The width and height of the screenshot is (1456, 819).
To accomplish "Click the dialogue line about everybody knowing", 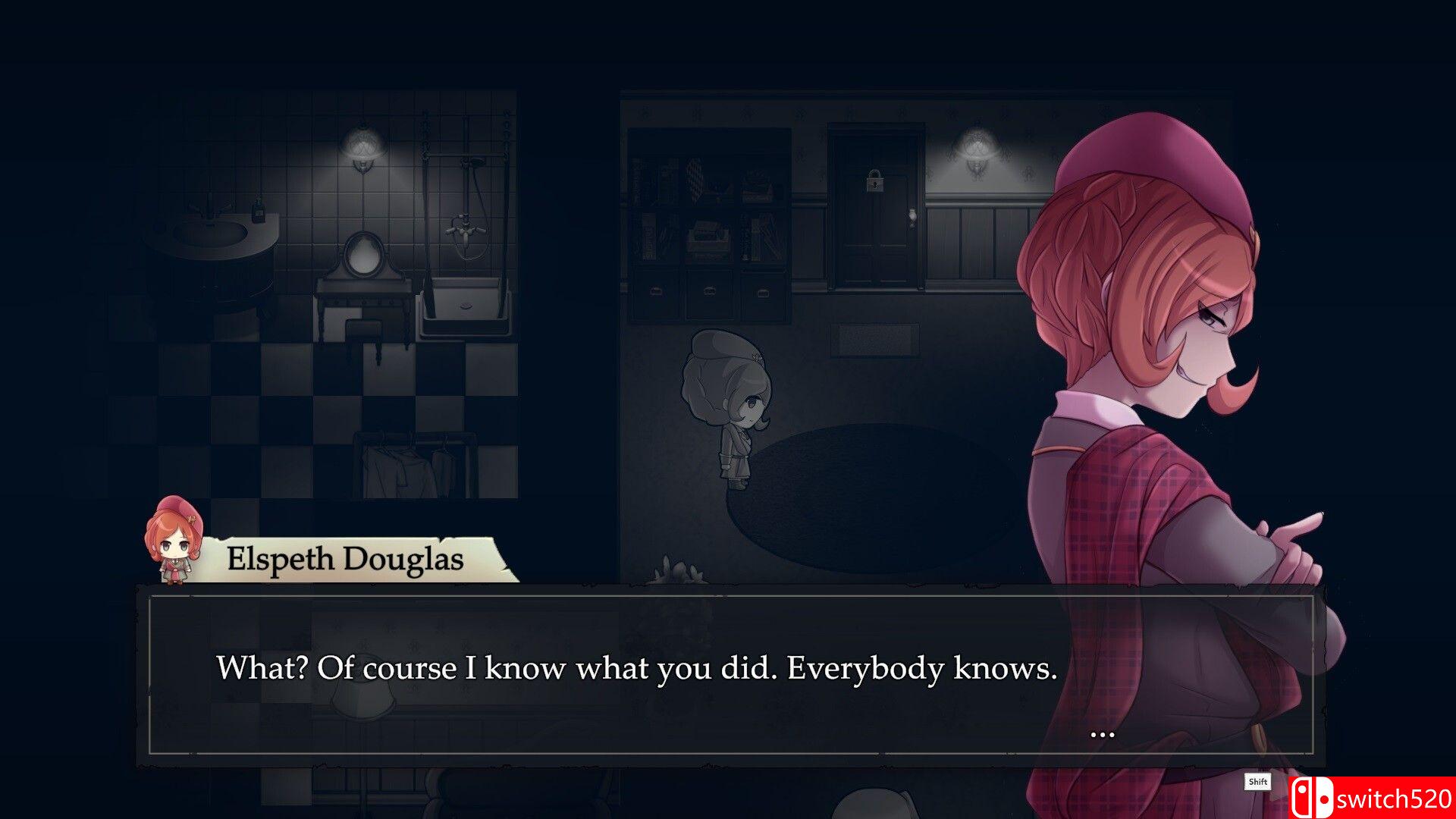I will tap(637, 668).
